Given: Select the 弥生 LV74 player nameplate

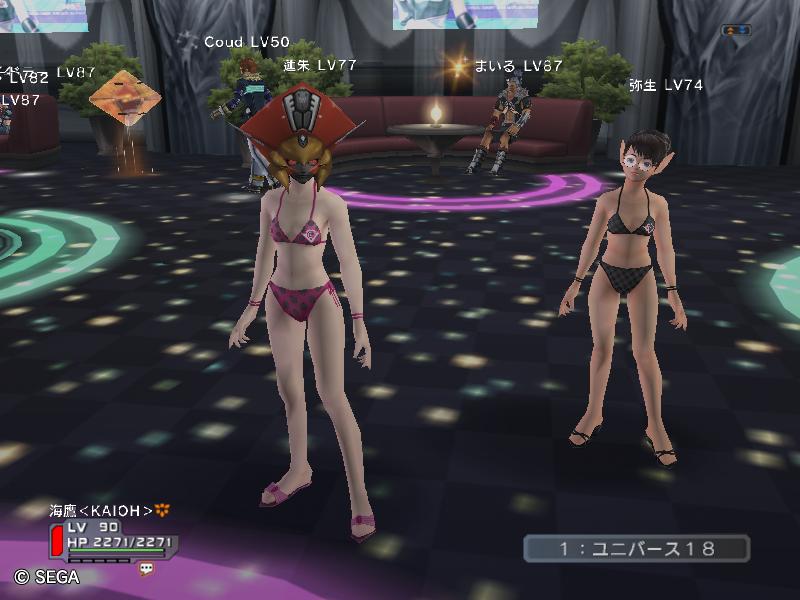Looking at the screenshot, I should click(665, 86).
